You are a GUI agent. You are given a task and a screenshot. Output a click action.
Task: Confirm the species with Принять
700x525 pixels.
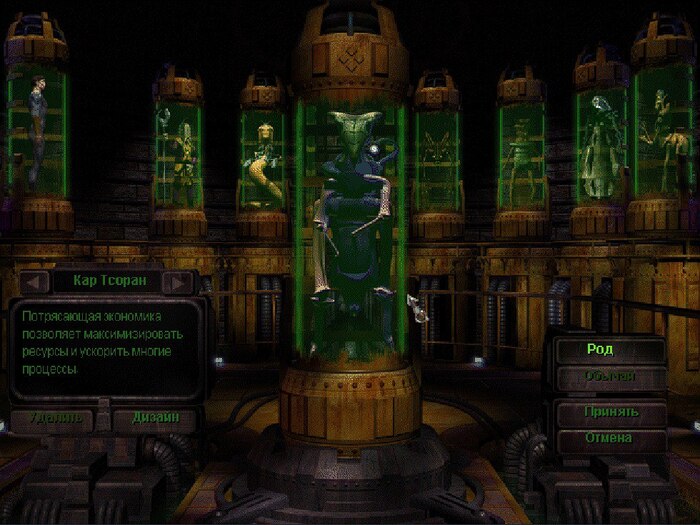610,412
